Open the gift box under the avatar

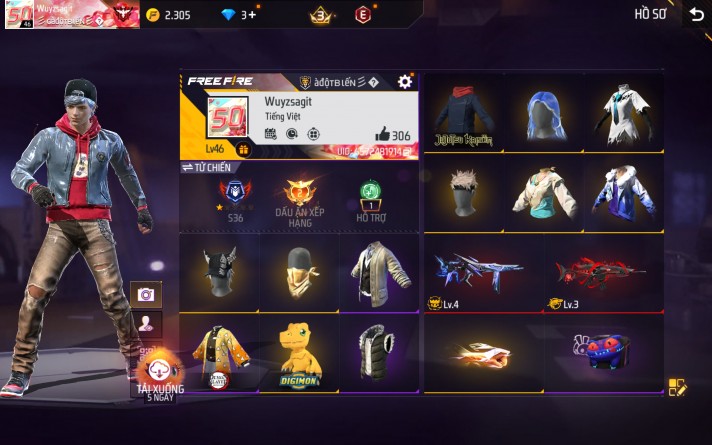tap(243, 148)
